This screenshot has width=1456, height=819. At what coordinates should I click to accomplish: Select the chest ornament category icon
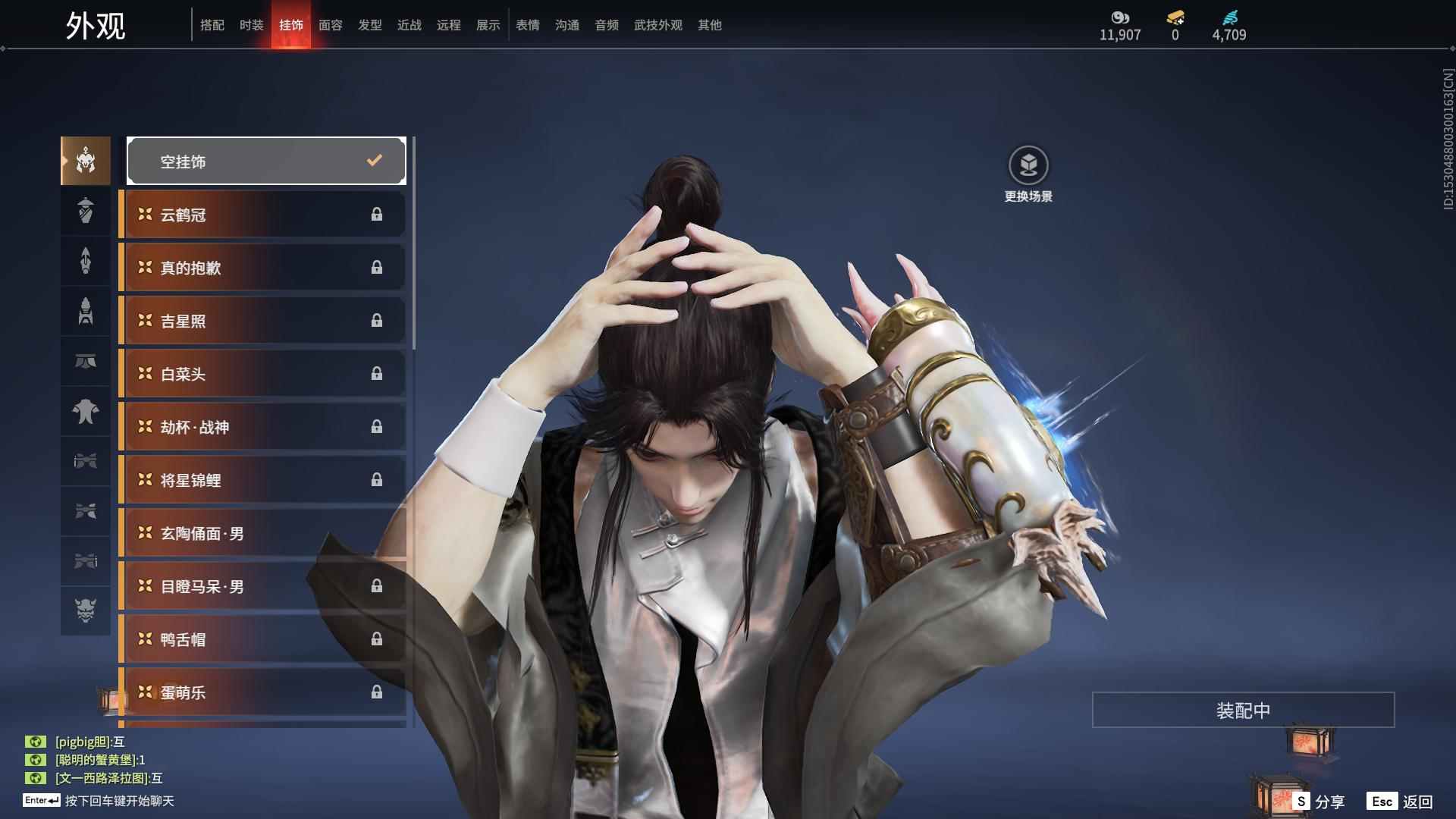pyautogui.click(x=85, y=411)
